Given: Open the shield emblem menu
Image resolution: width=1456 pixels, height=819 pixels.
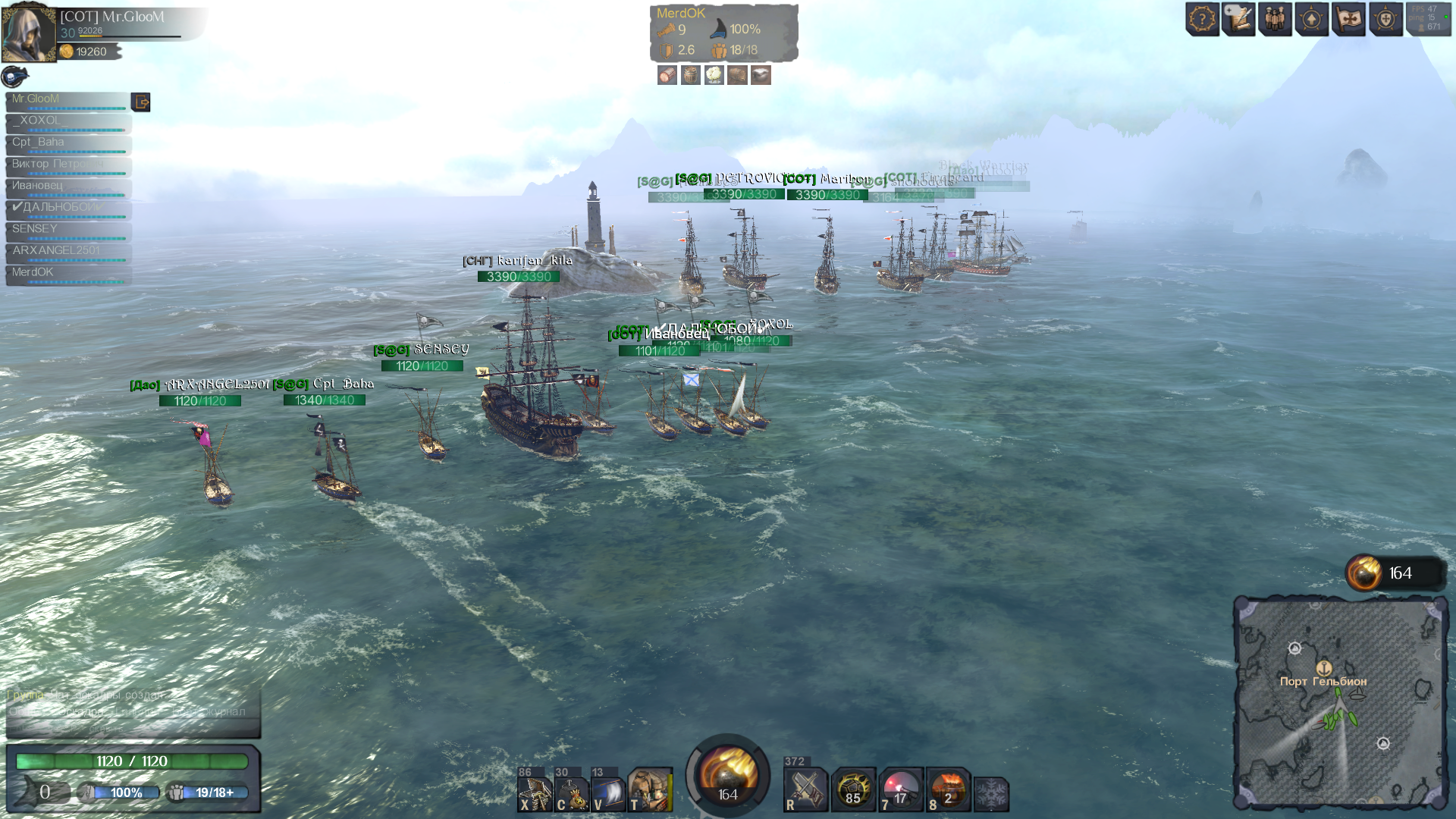Looking at the screenshot, I should click(x=1385, y=19).
